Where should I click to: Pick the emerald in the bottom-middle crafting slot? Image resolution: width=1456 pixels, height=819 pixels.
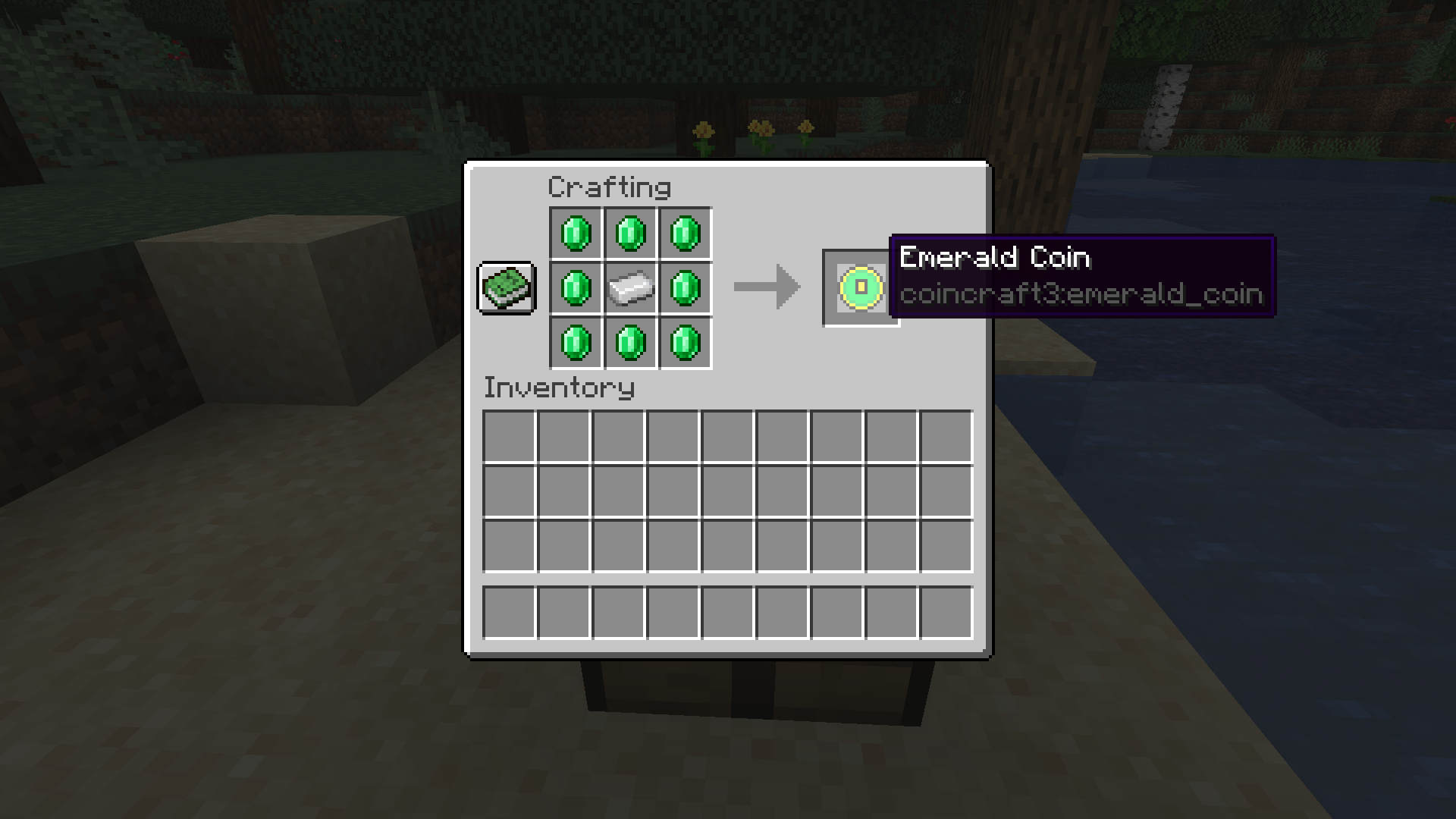630,343
